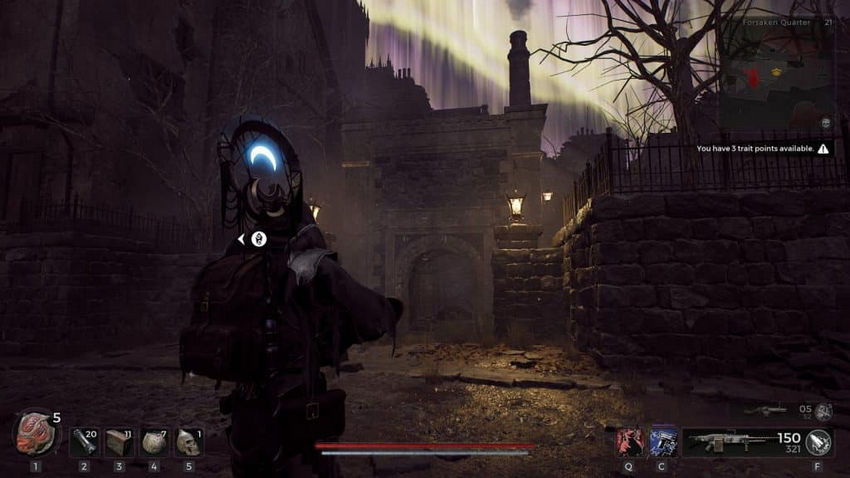Image resolution: width=850 pixels, height=478 pixels.
Task: Select the skull consumable slot
Action: point(188,442)
